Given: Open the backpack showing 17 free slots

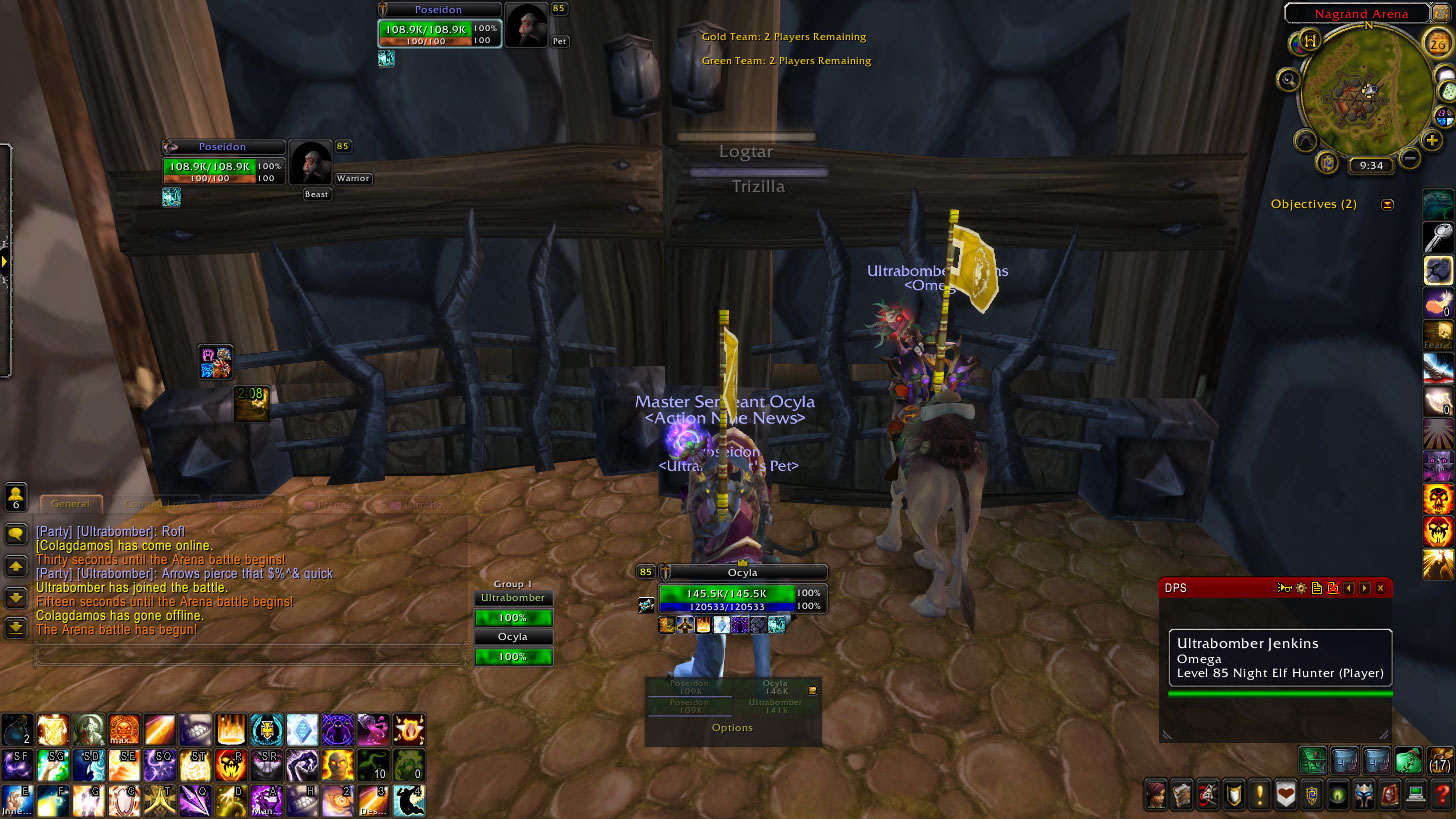Looking at the screenshot, I should 1441,760.
